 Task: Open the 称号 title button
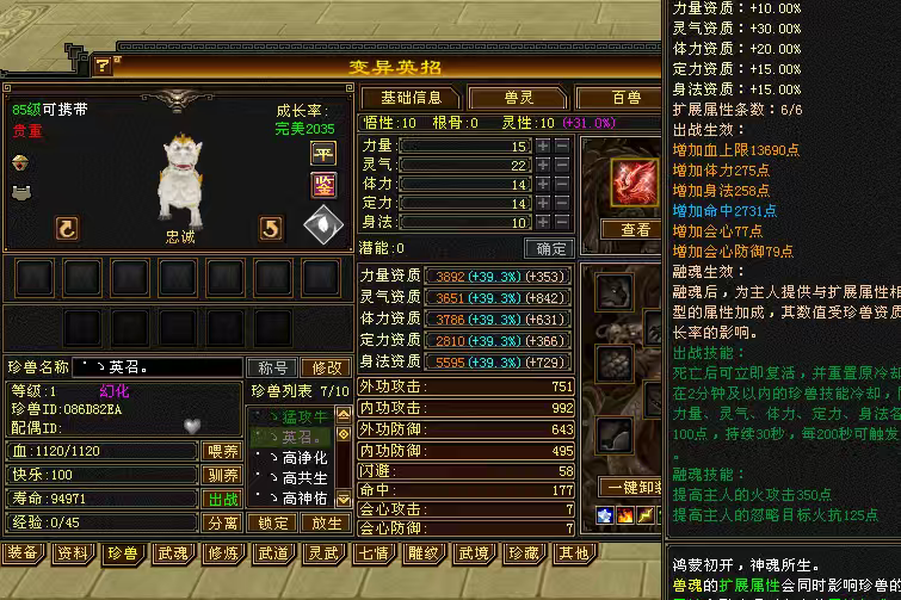pyautogui.click(x=273, y=368)
